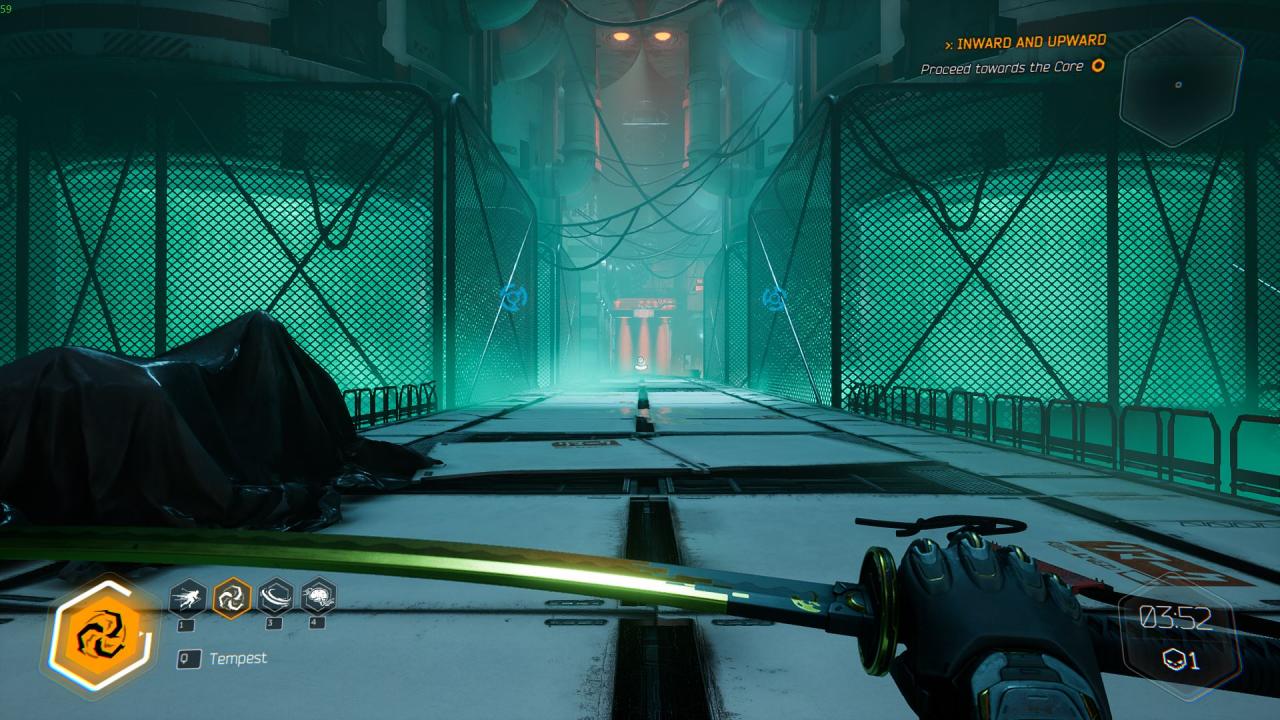Select the Overlord brain ability slot
Image resolution: width=1280 pixels, height=720 pixels.
click(318, 598)
